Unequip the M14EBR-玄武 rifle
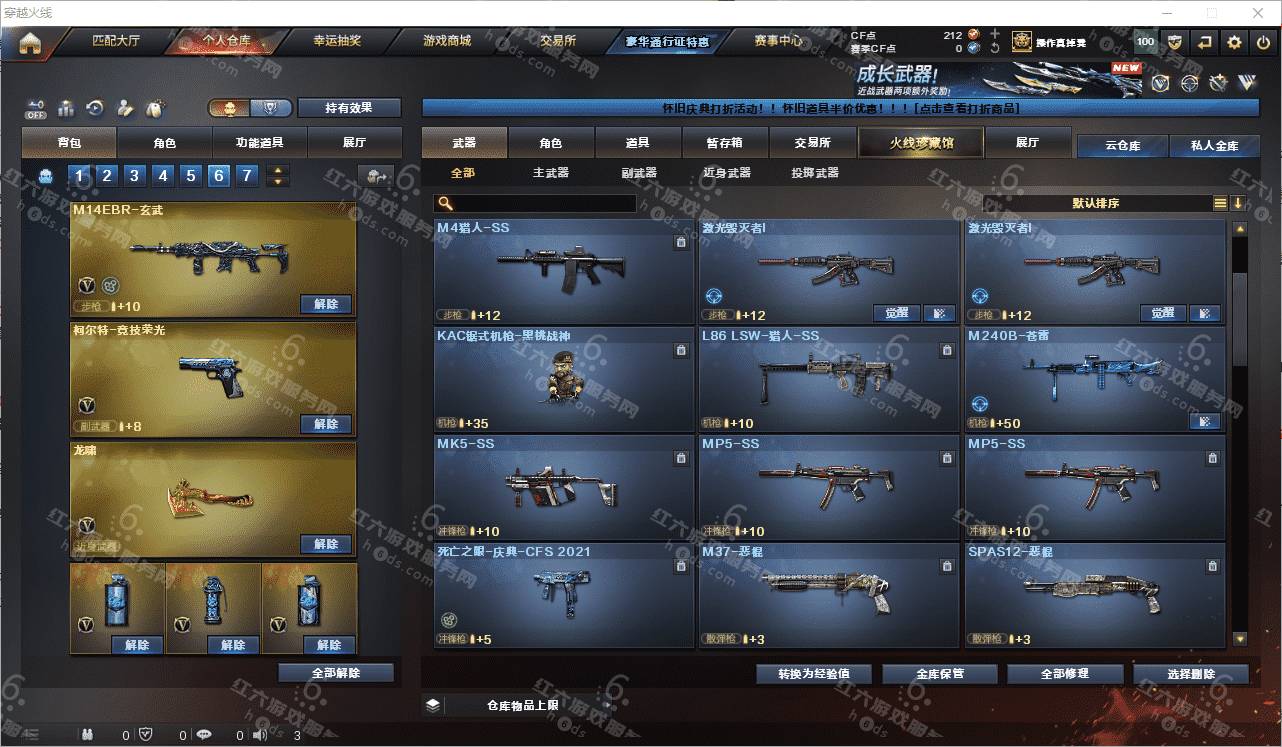This screenshot has height=747, width=1282. 326,304
